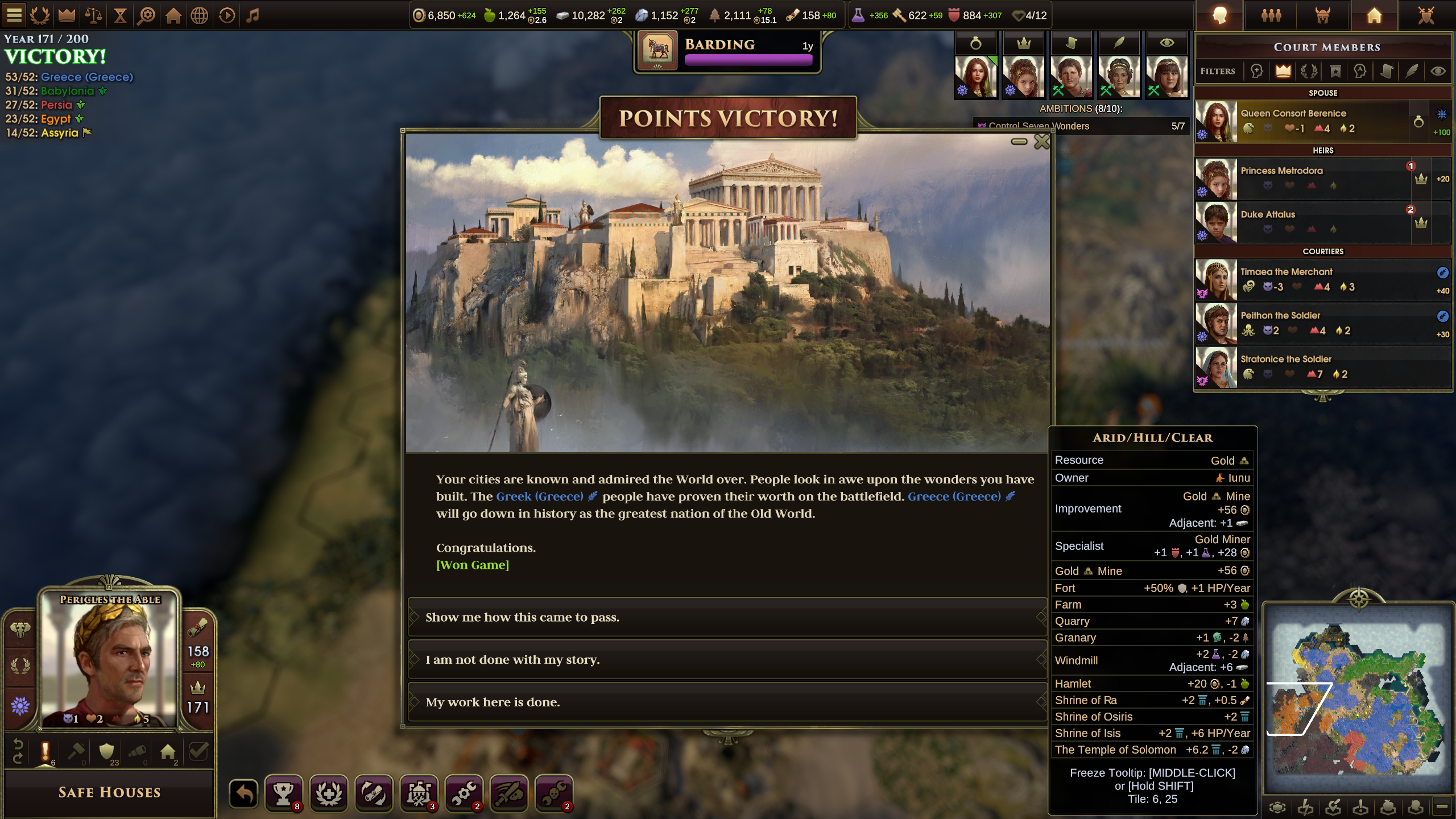The image size is (1456, 819).
Task: Select courtier Stratonice the Soldier
Action: click(x=1302, y=367)
